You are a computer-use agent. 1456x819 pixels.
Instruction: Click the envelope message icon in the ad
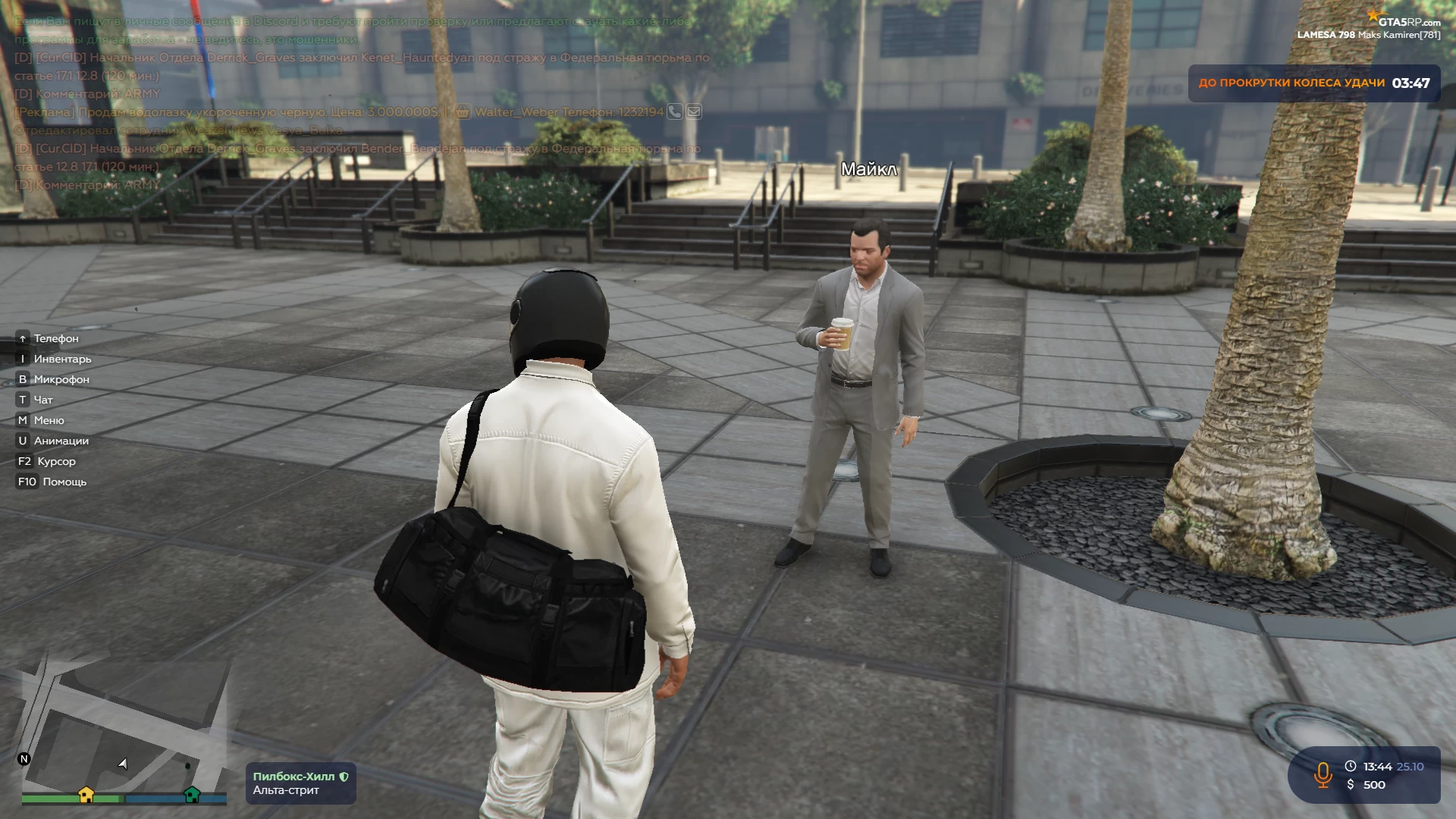(694, 112)
